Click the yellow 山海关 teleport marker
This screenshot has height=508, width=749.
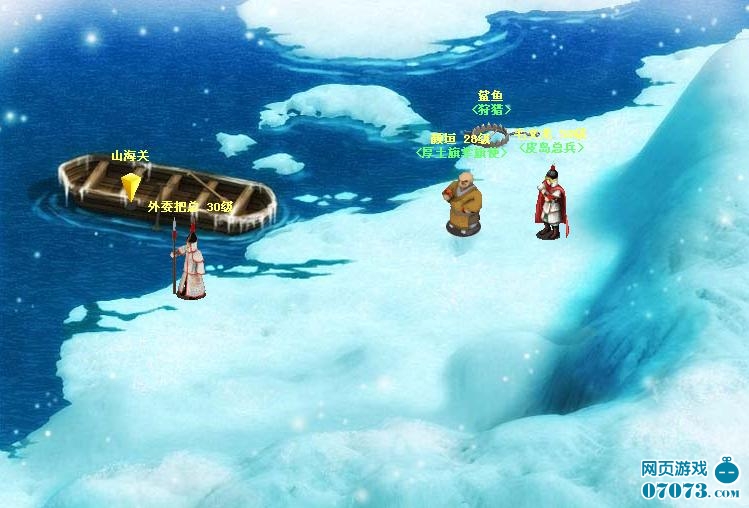coord(130,186)
